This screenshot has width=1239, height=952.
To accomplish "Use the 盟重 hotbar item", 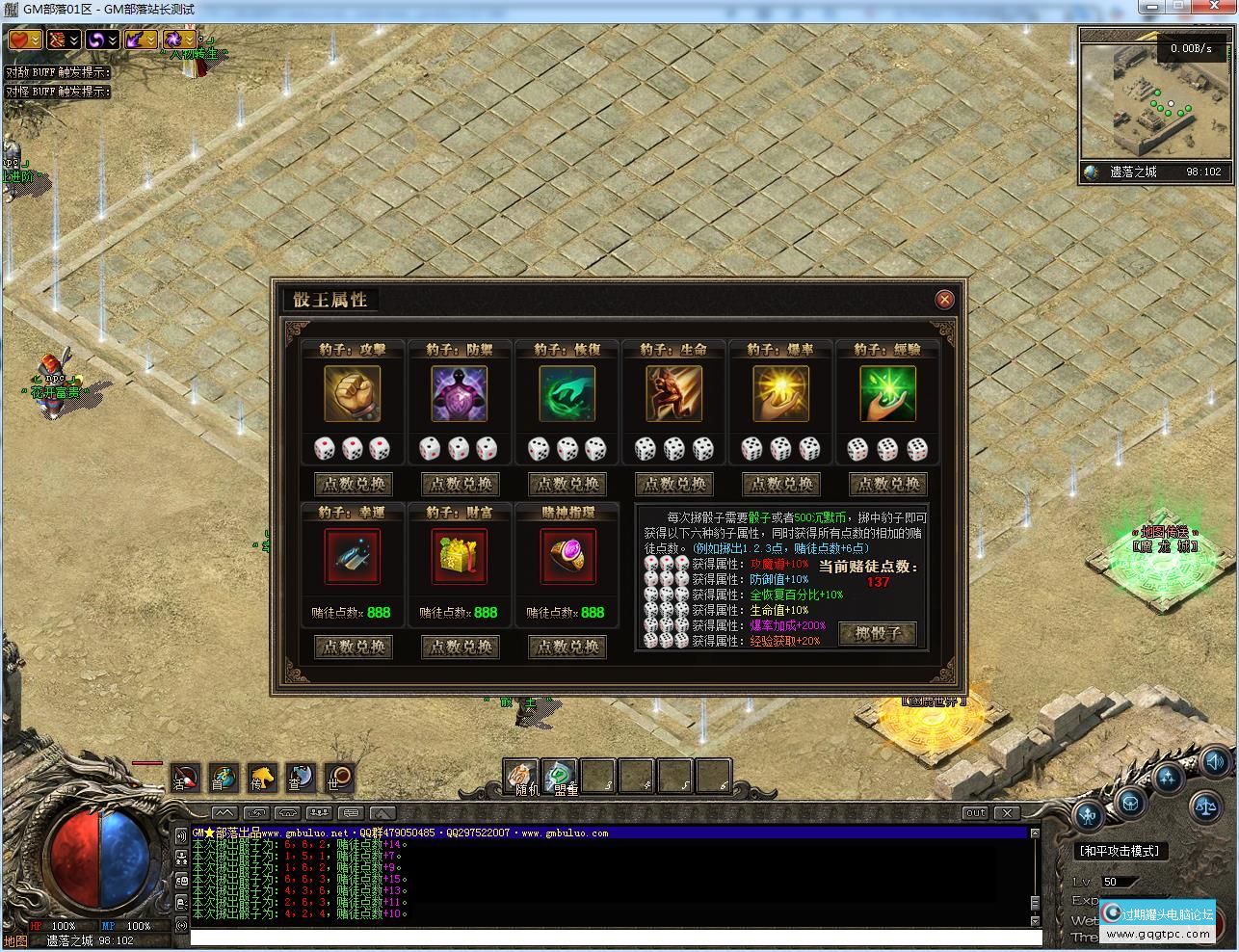I will pos(560,776).
